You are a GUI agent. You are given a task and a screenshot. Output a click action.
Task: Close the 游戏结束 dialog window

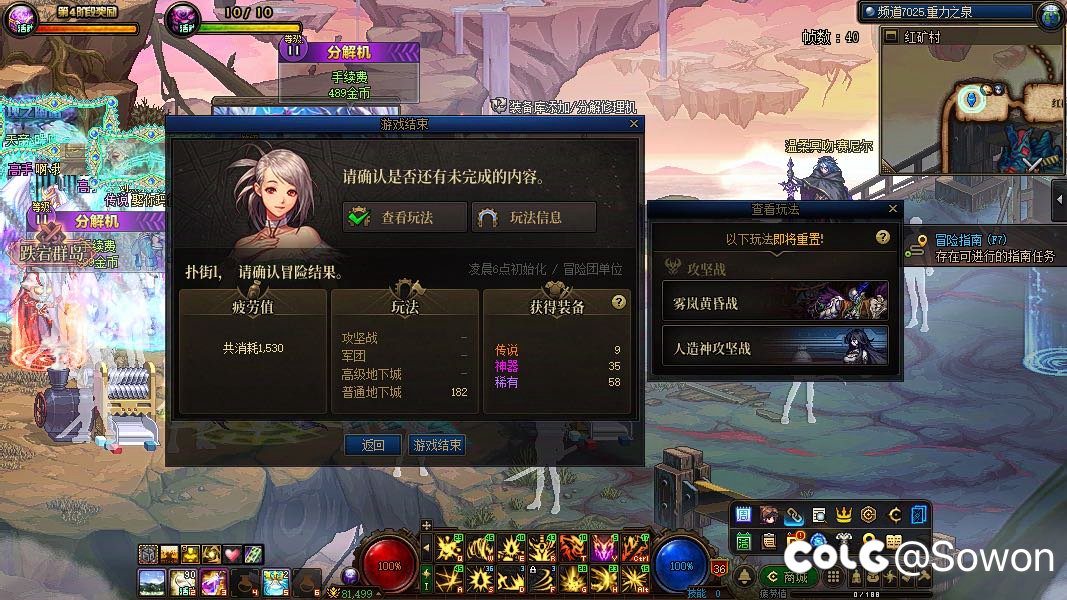tap(633, 124)
